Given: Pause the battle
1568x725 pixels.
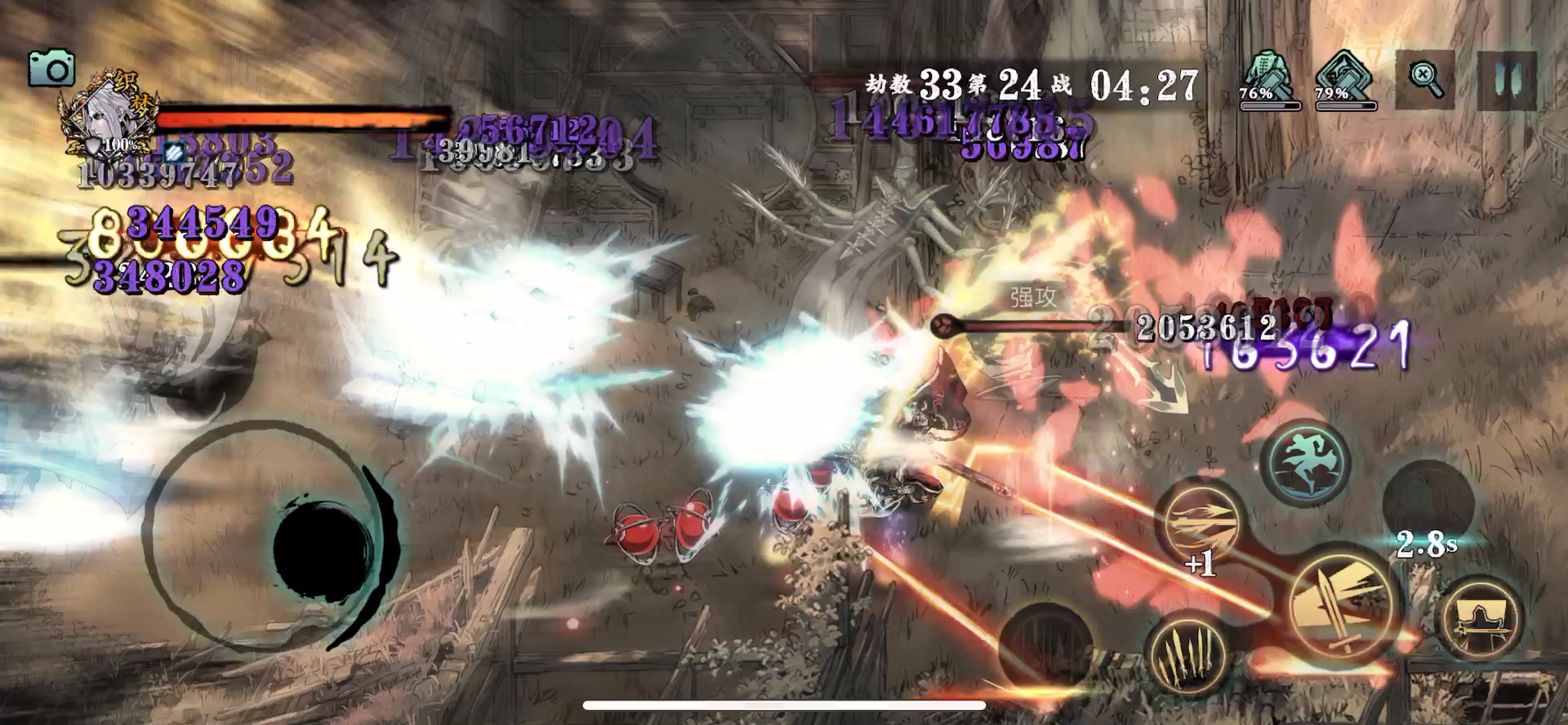Looking at the screenshot, I should [x=1507, y=81].
